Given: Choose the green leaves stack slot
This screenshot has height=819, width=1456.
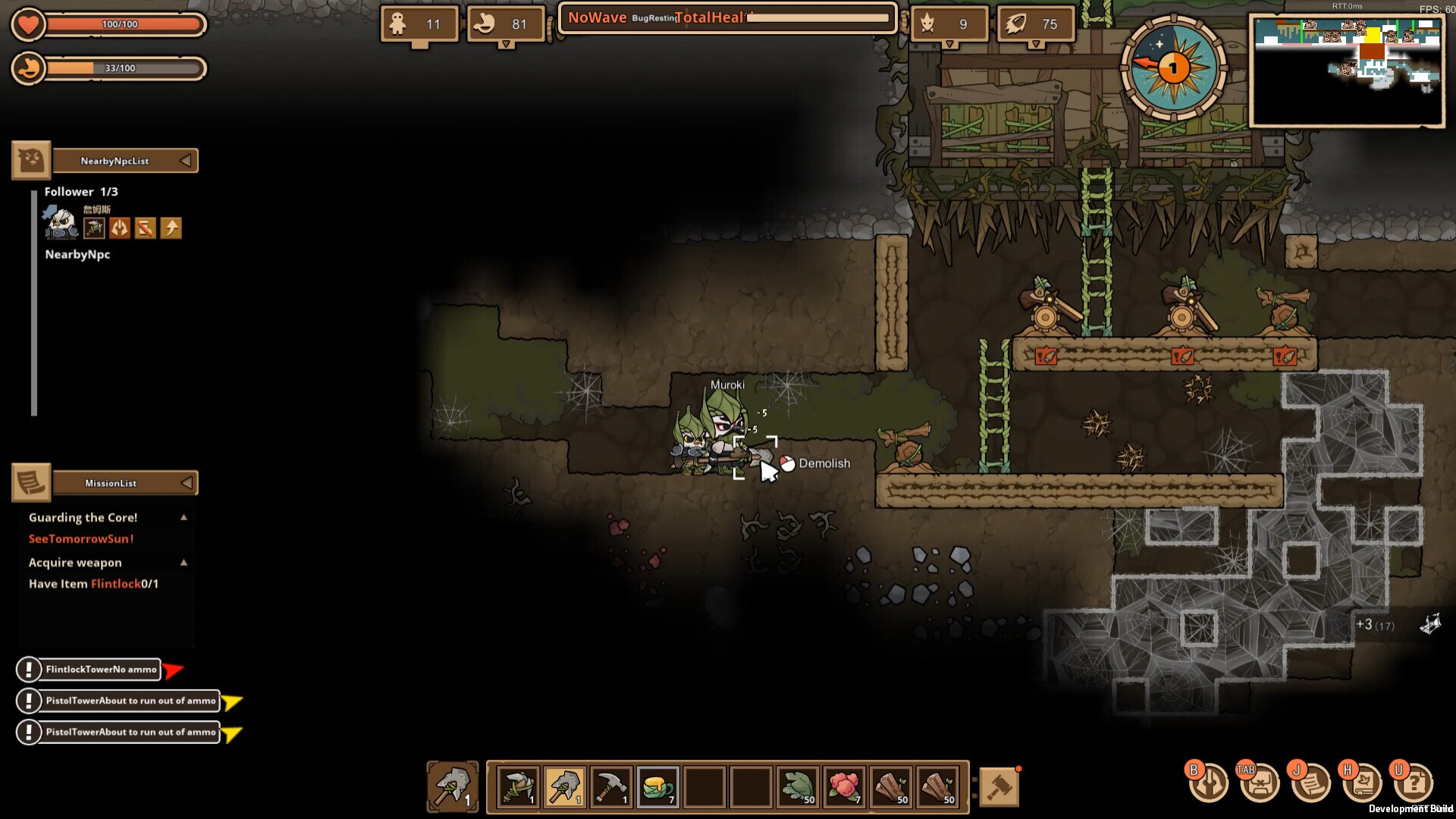Looking at the screenshot, I should pyautogui.click(x=798, y=787).
